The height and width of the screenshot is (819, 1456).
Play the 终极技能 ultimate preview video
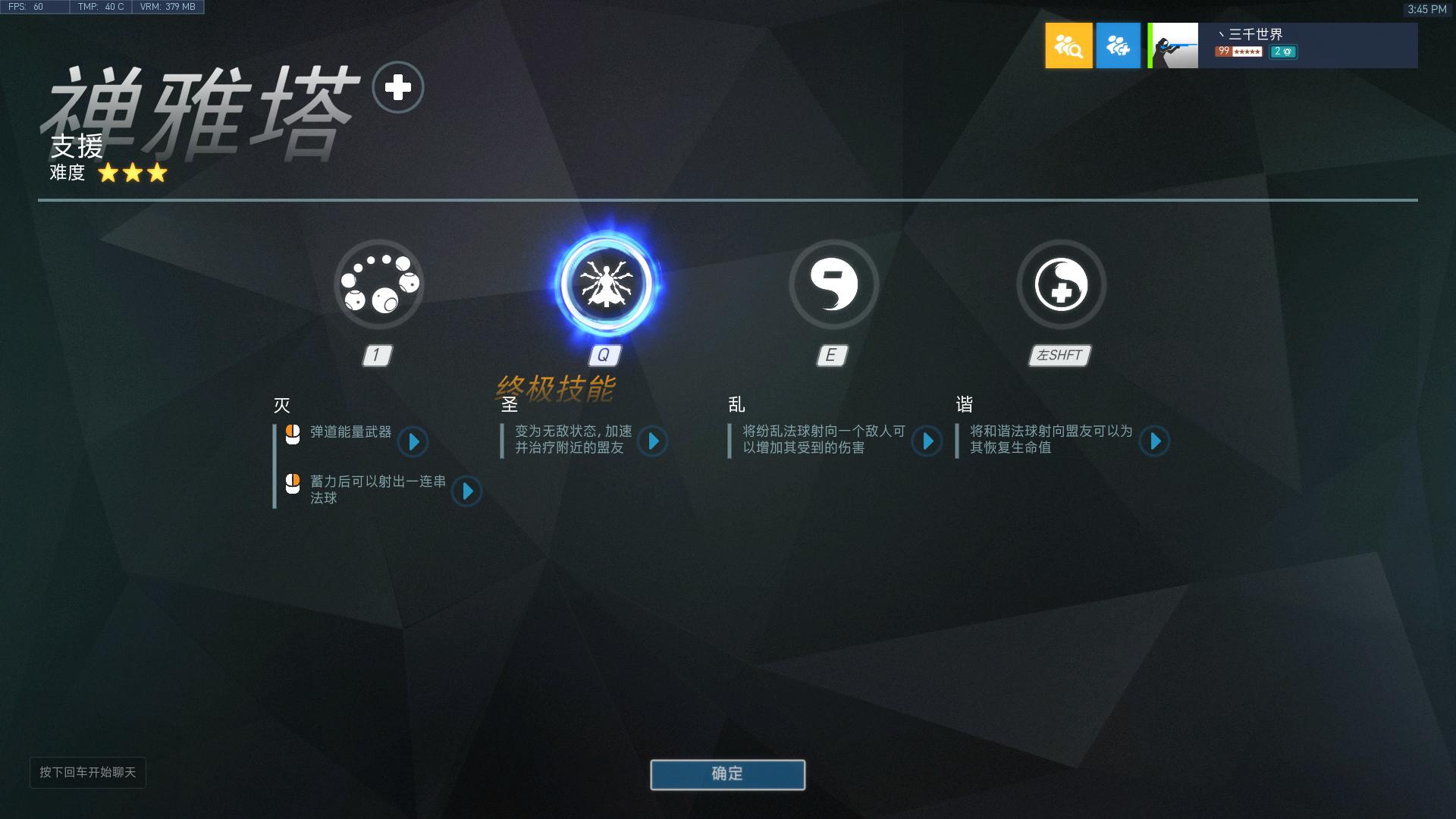654,442
